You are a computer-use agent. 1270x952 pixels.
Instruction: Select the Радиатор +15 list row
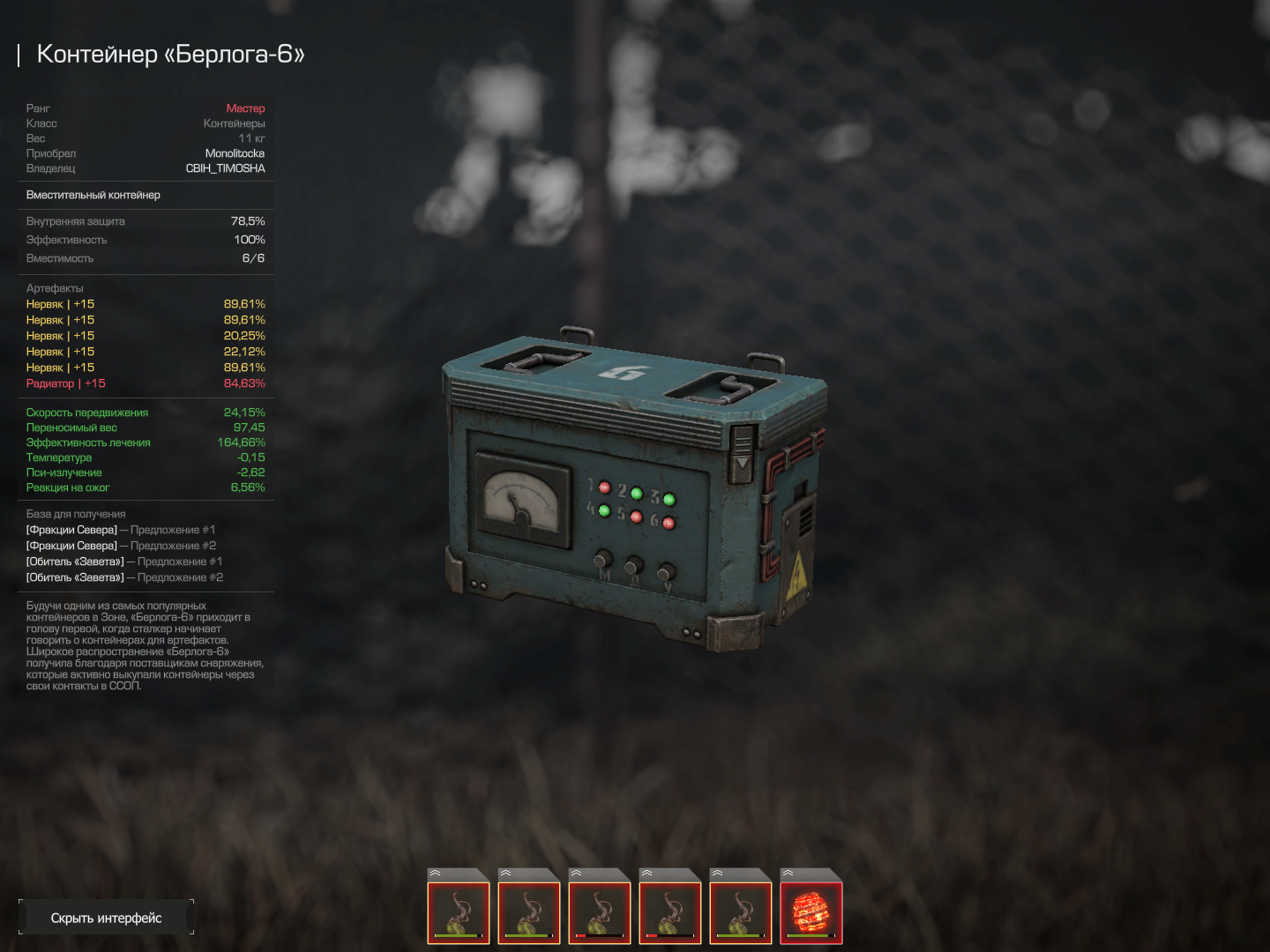146,383
